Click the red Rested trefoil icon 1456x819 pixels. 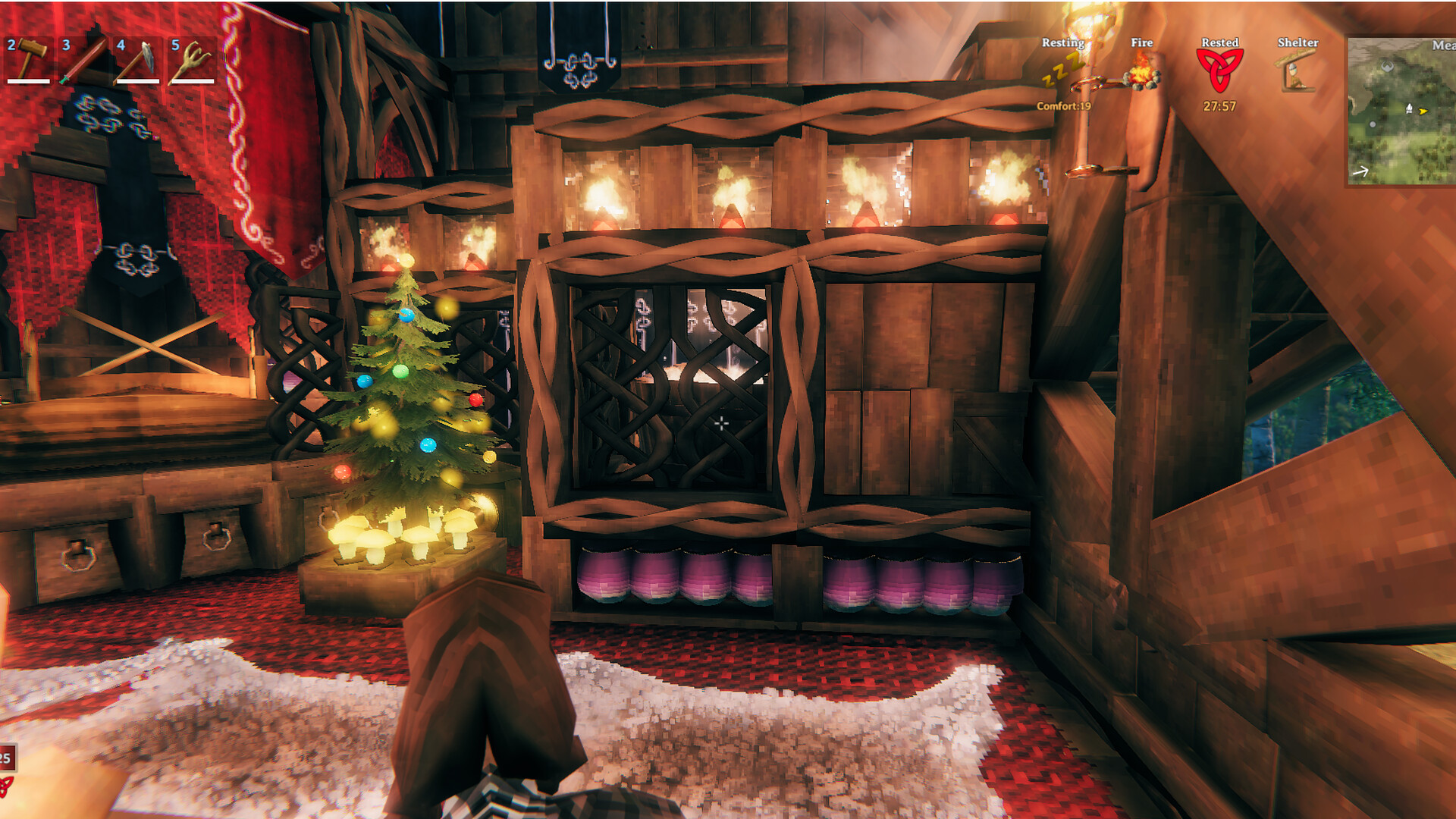[1219, 72]
